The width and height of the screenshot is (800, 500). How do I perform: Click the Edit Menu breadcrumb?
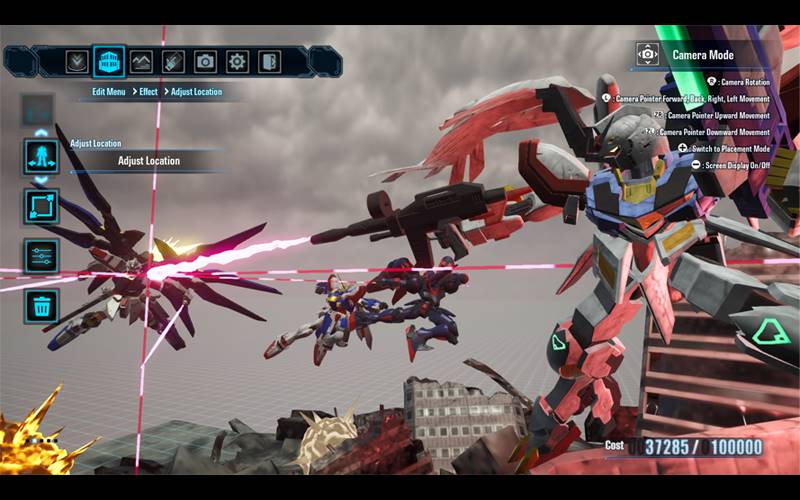tap(109, 92)
